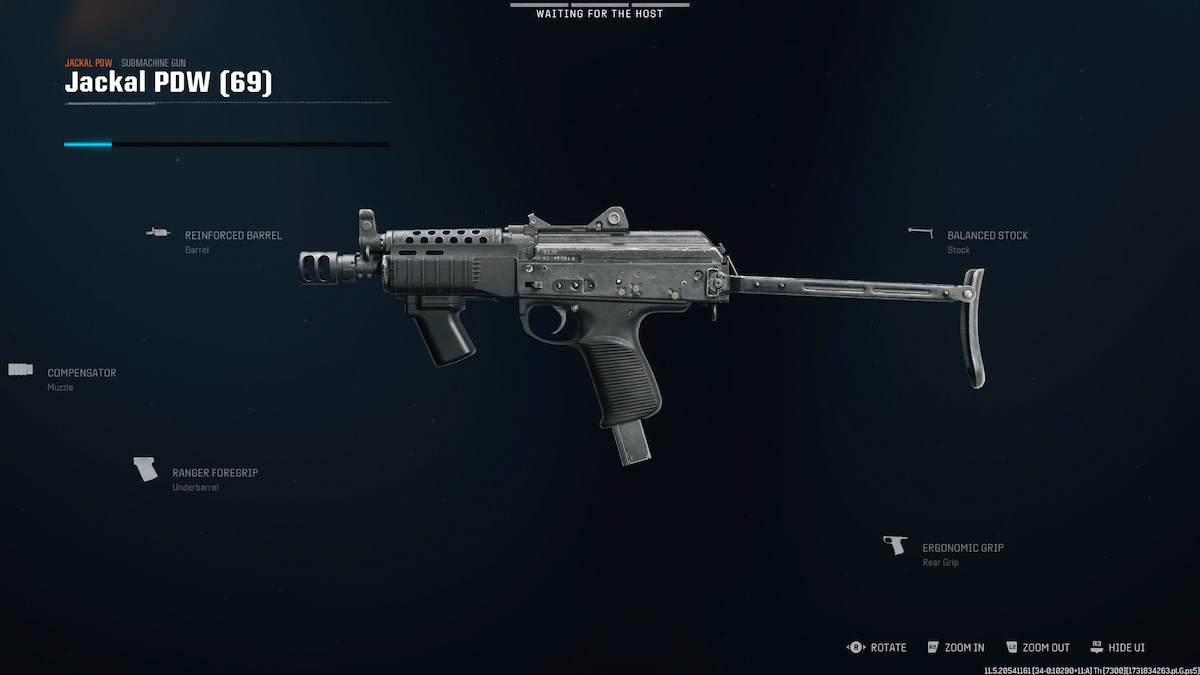The height and width of the screenshot is (675, 1200).
Task: Select the Balanced Stock attachment
Action: click(x=987, y=236)
